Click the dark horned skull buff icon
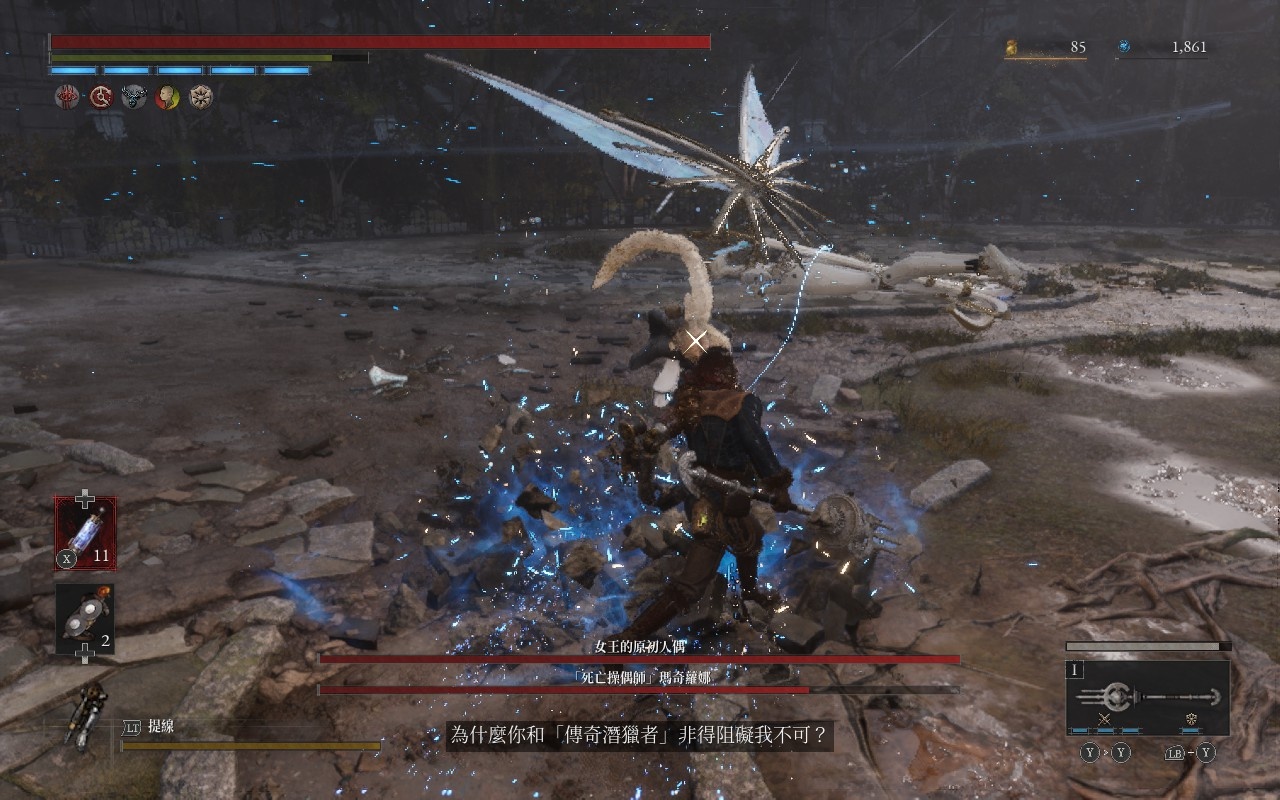 coord(134,97)
